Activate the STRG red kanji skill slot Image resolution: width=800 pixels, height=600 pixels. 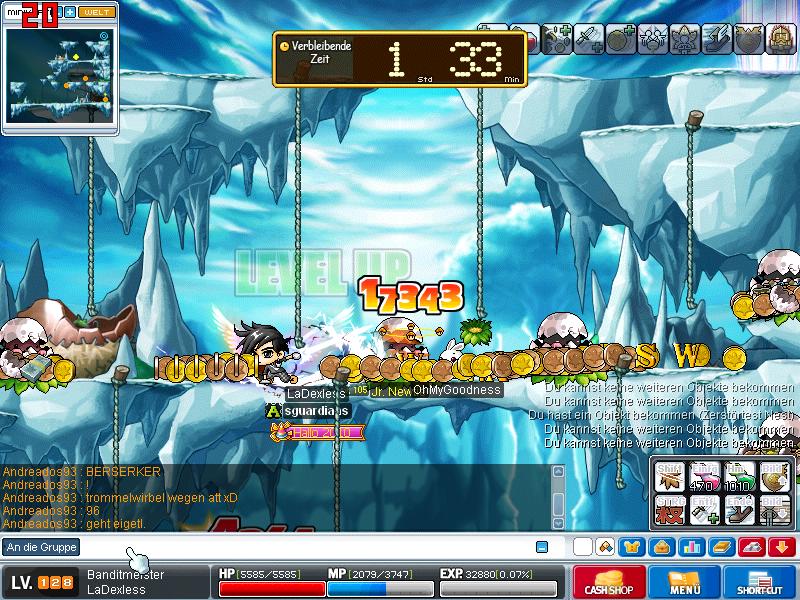point(672,511)
